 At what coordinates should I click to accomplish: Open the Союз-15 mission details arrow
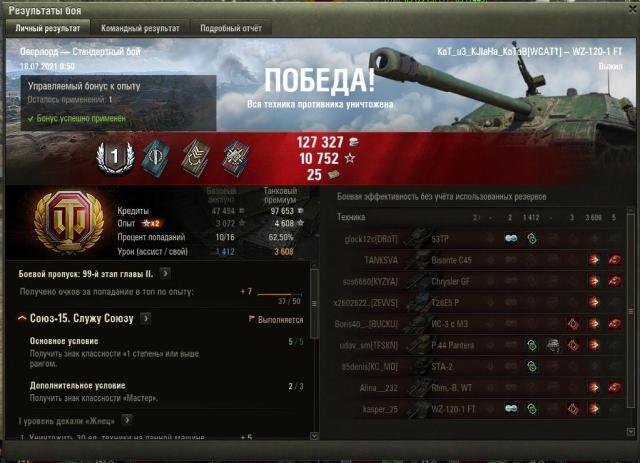coord(145,318)
